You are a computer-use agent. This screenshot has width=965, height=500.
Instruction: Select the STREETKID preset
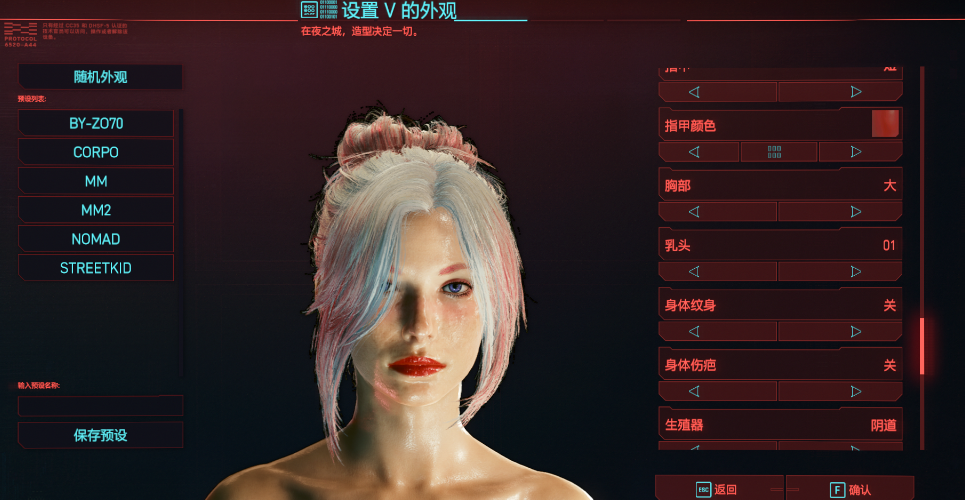tap(96, 268)
